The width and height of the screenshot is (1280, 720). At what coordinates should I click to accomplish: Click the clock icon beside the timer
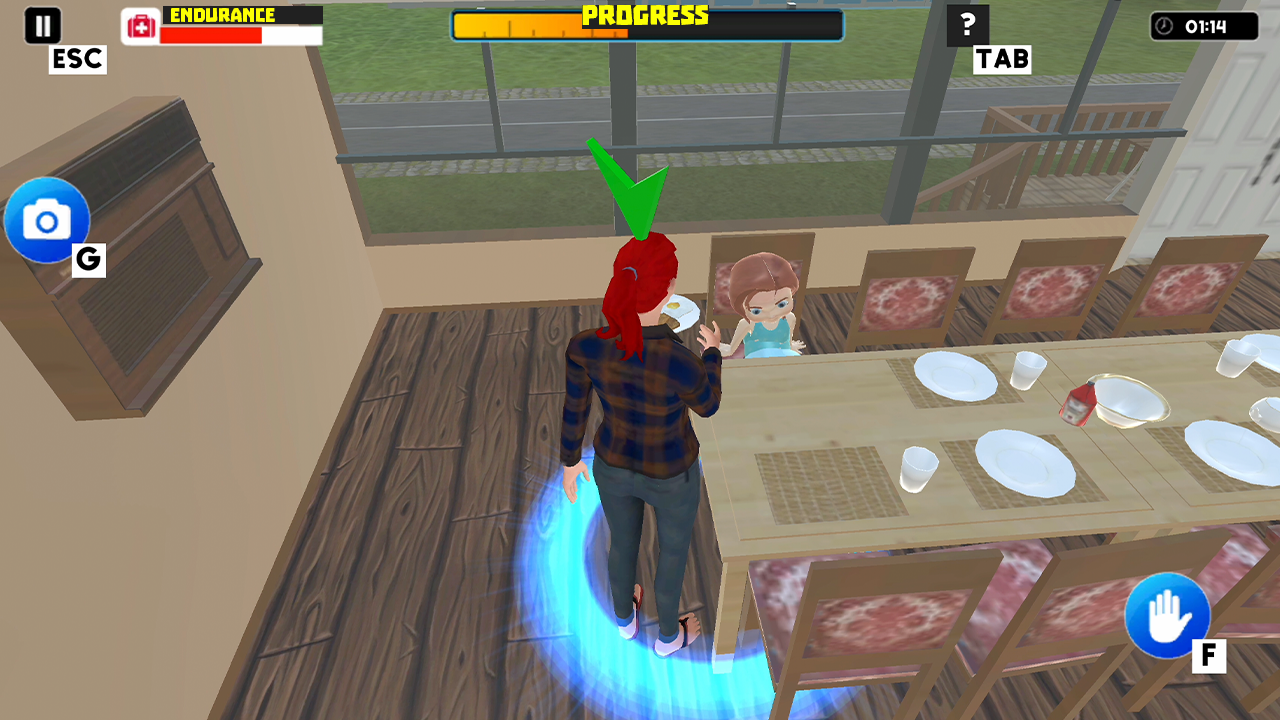pos(1164,27)
